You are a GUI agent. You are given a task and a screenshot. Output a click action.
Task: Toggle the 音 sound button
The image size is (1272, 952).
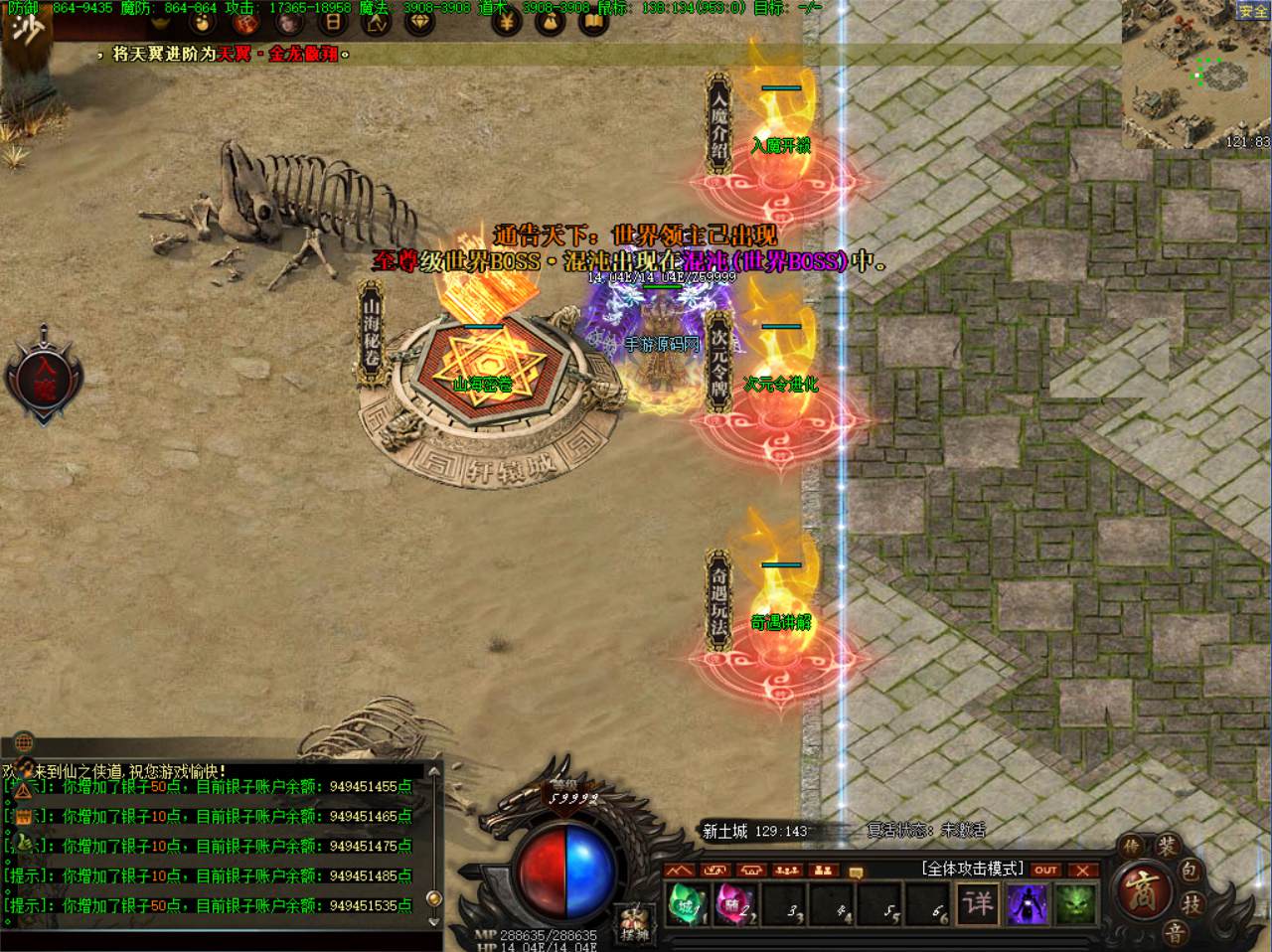coord(1174,931)
